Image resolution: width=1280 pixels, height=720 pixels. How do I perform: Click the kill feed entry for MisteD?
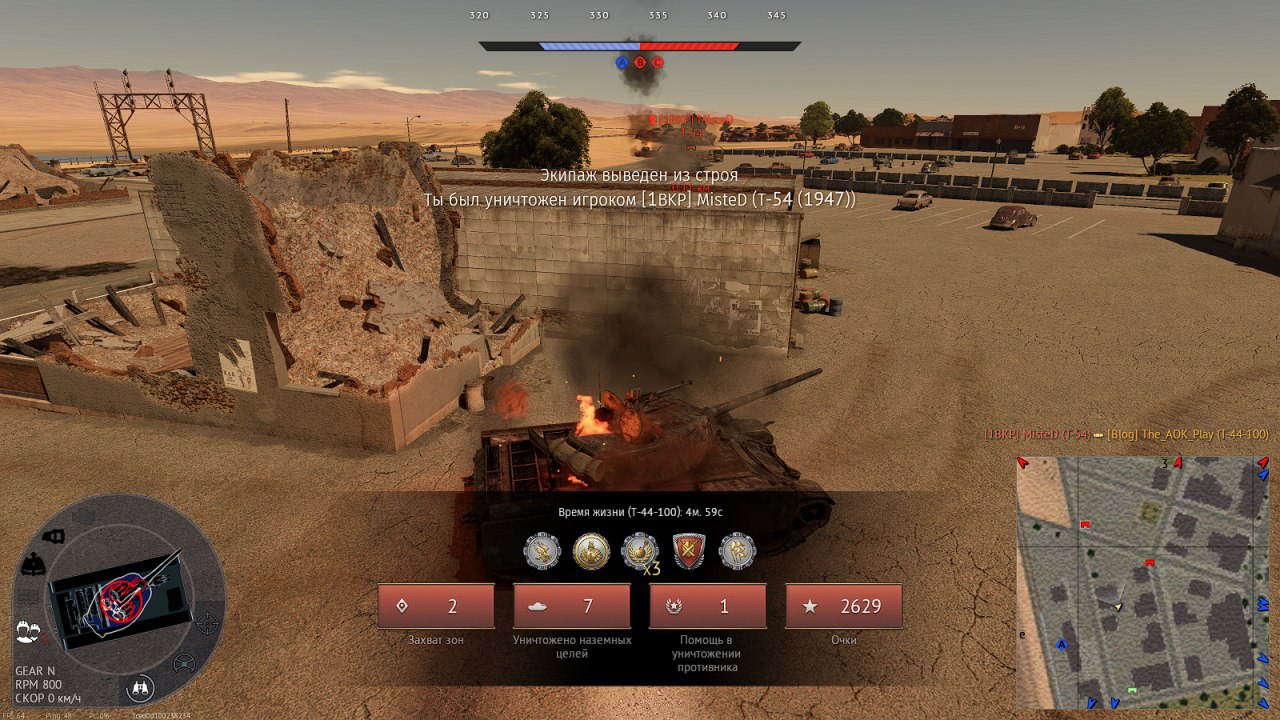pyautogui.click(x=1126, y=434)
